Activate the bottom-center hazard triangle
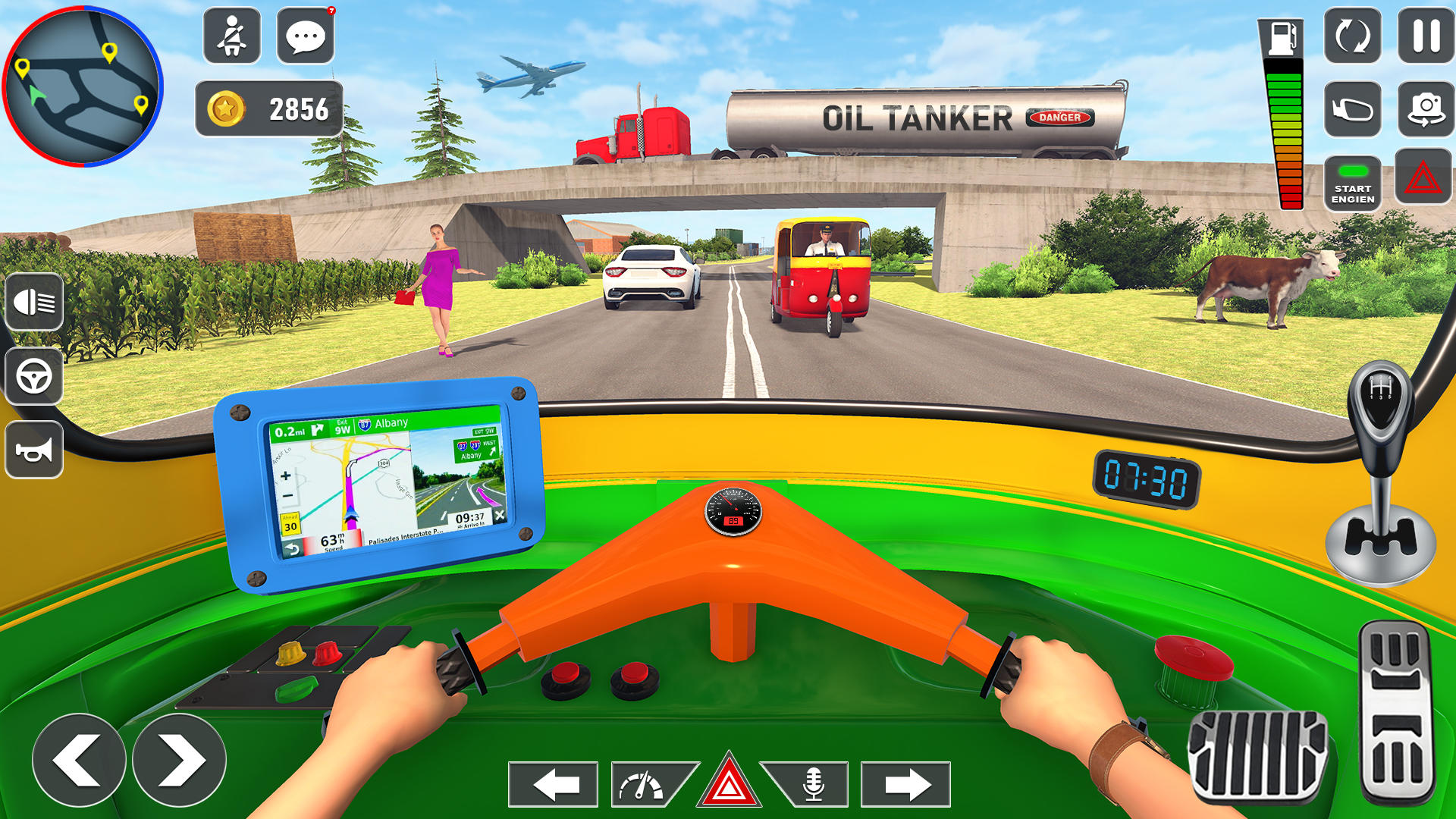The width and height of the screenshot is (1456, 819). point(730,782)
